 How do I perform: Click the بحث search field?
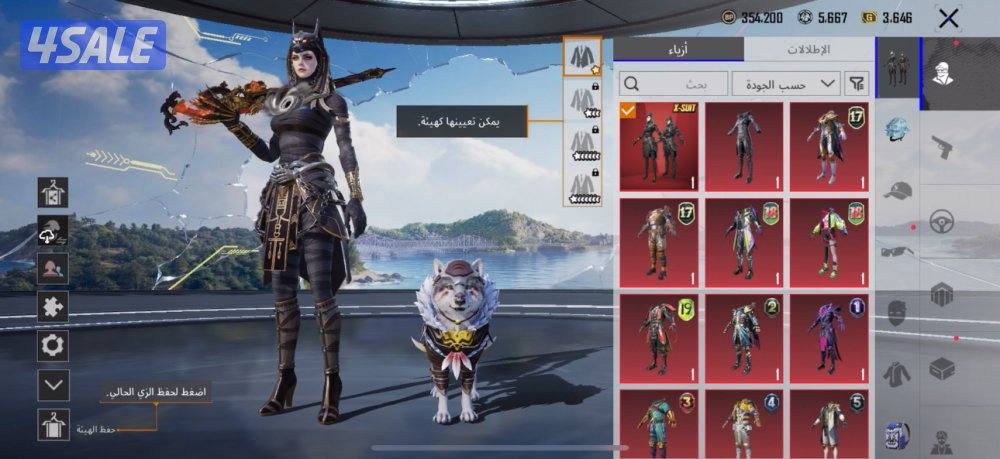[672, 84]
